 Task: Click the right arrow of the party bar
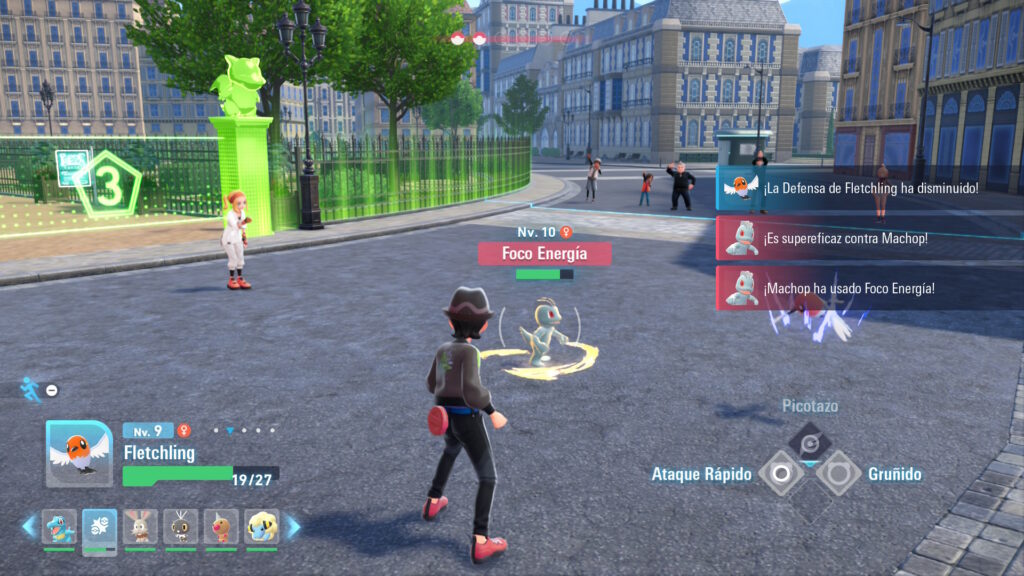click(x=293, y=526)
